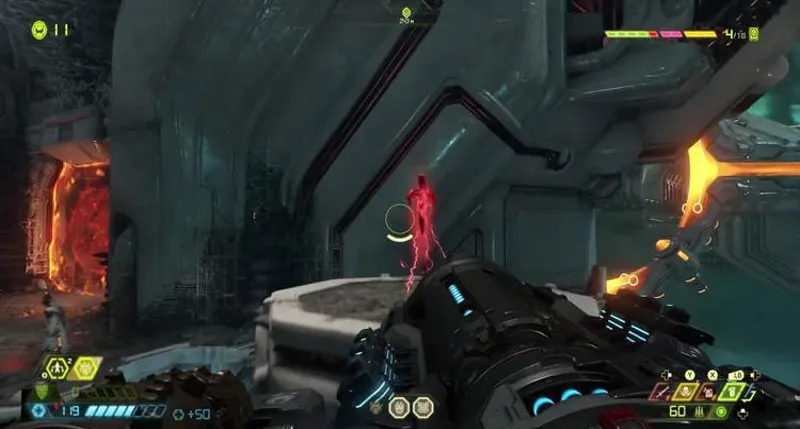This screenshot has height=429, width=800.
Task: Select the objective distance marker
Action: tap(406, 14)
